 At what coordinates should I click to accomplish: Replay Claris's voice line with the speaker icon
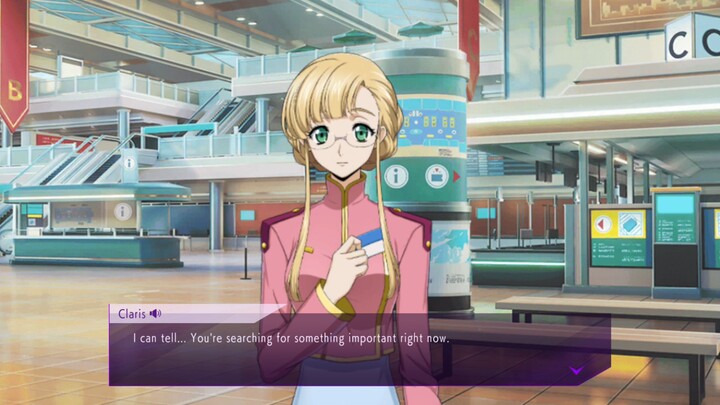pyautogui.click(x=156, y=314)
